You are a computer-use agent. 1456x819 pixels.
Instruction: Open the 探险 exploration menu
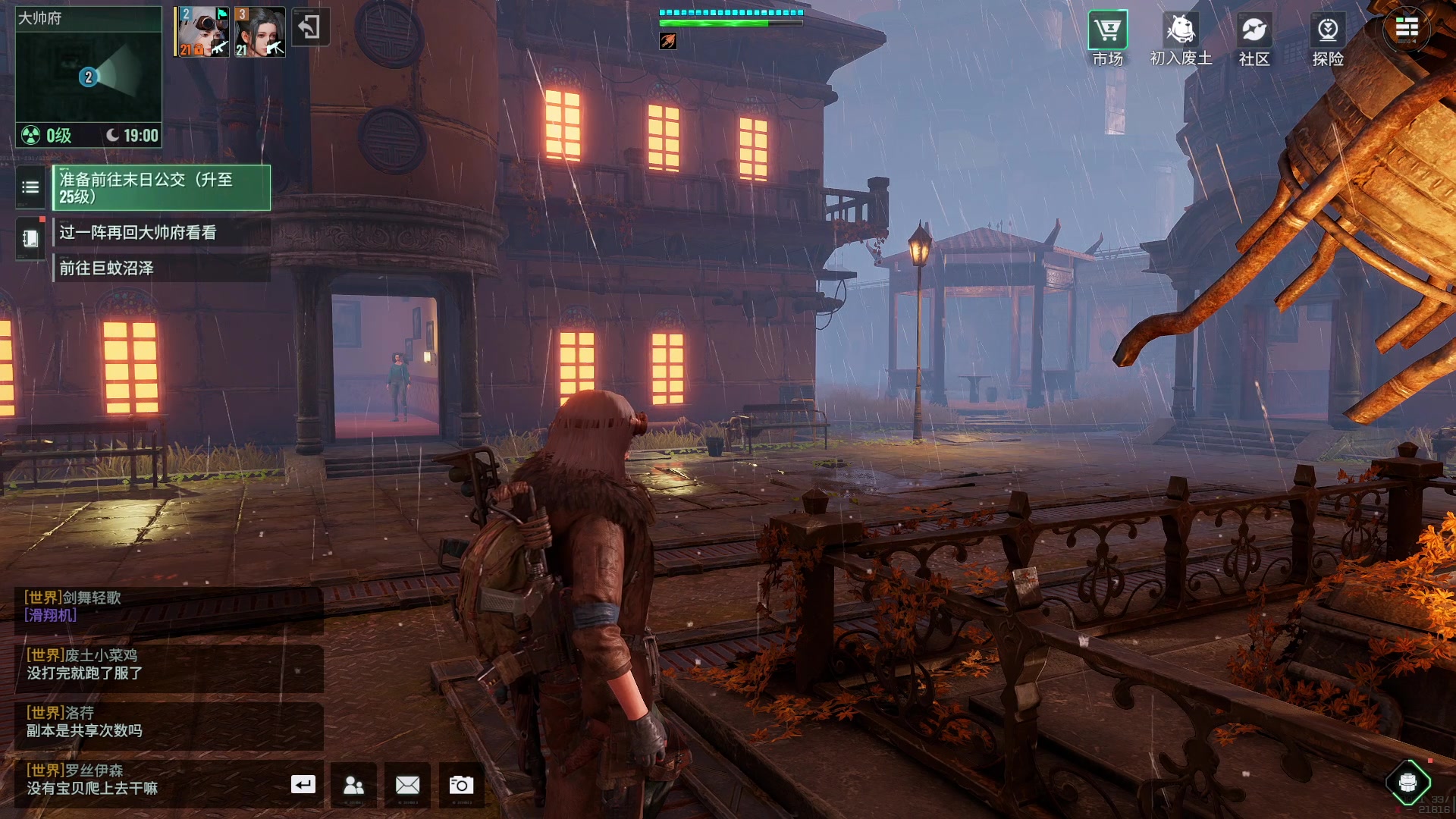1327,39
